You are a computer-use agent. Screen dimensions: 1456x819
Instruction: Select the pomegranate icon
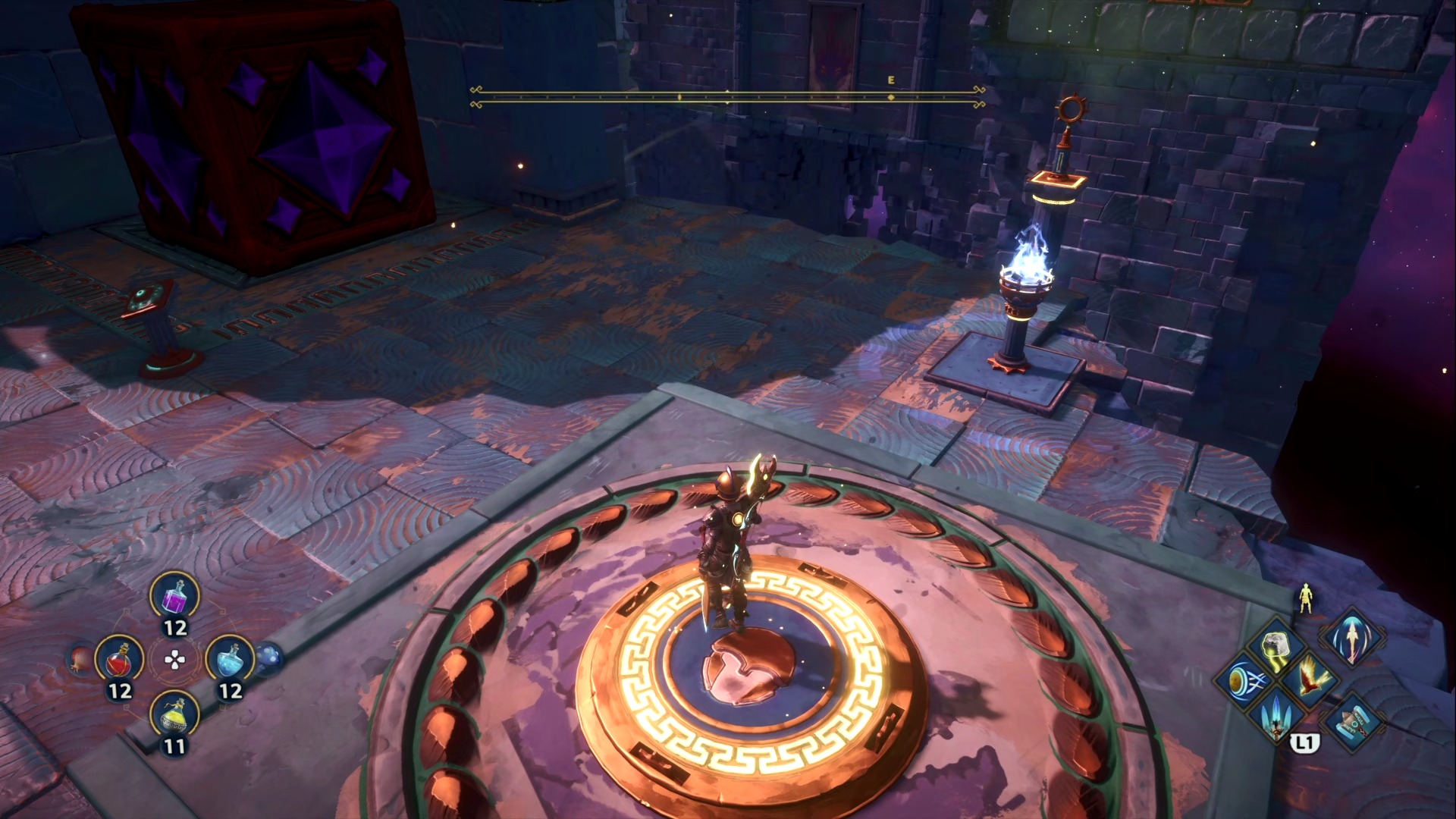tap(80, 660)
